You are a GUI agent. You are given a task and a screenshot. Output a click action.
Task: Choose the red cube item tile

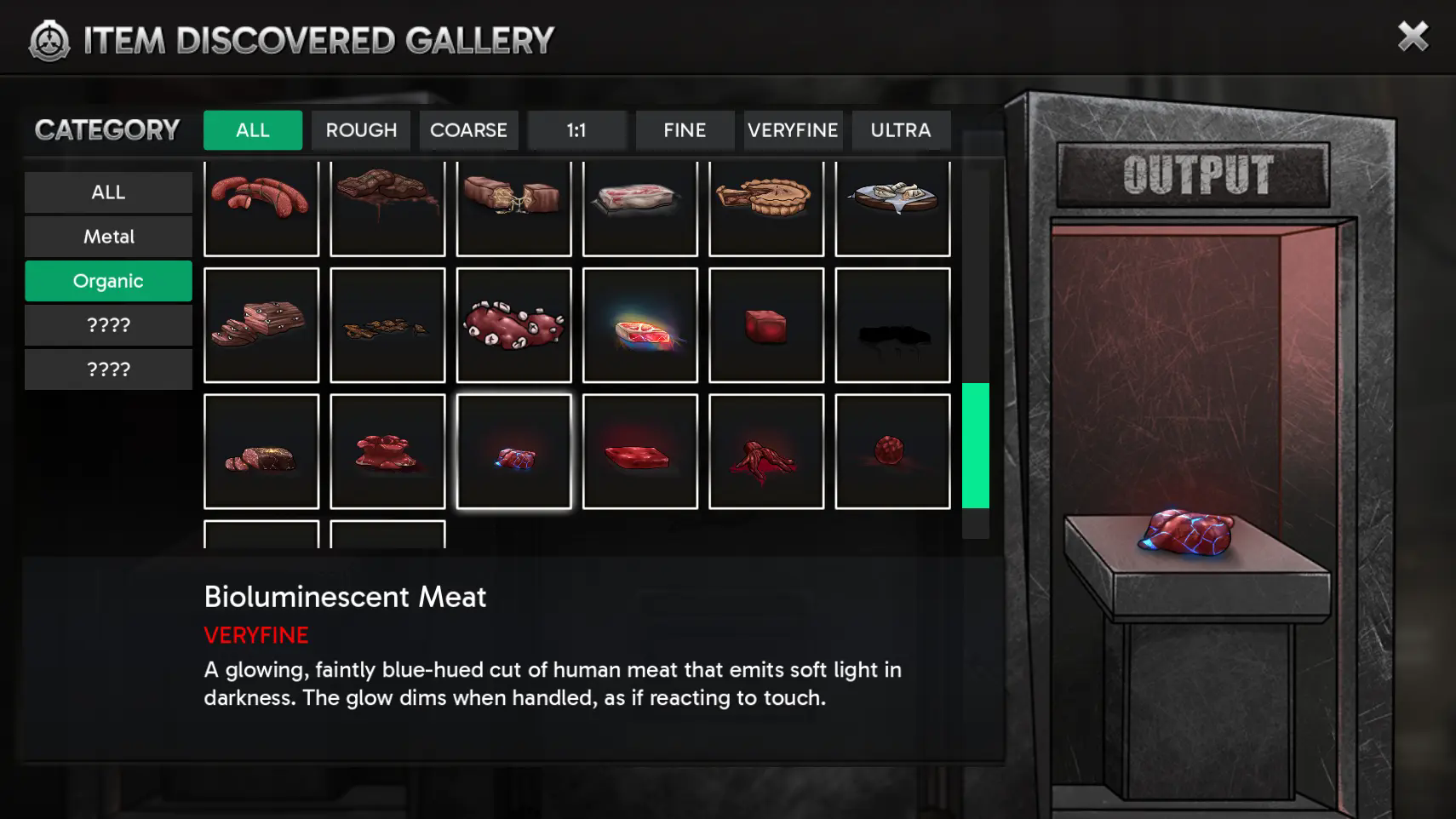(x=766, y=325)
